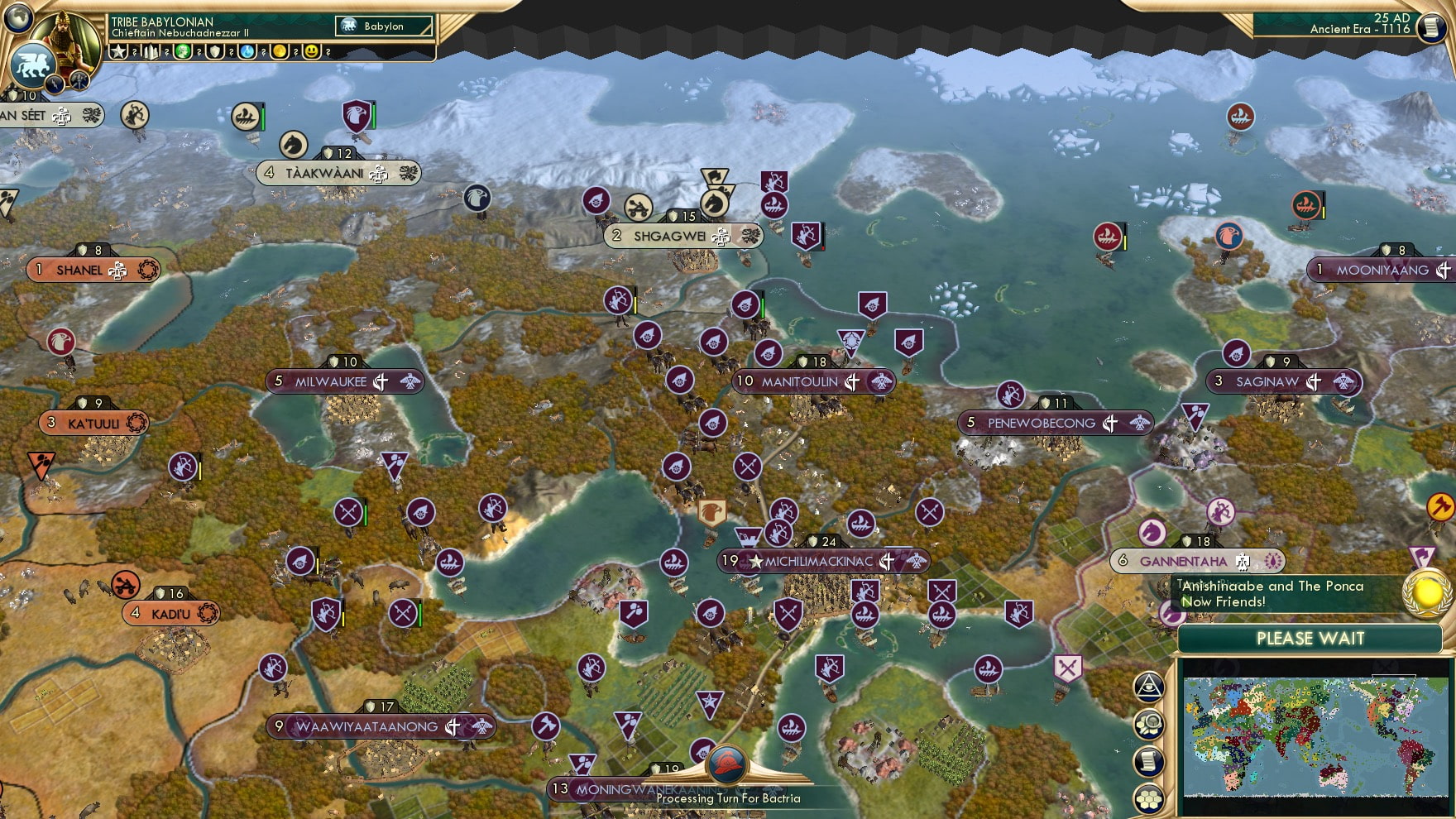Image resolution: width=1456 pixels, height=819 pixels.
Task: Click the smiley happiness icon
Action: [x=313, y=52]
